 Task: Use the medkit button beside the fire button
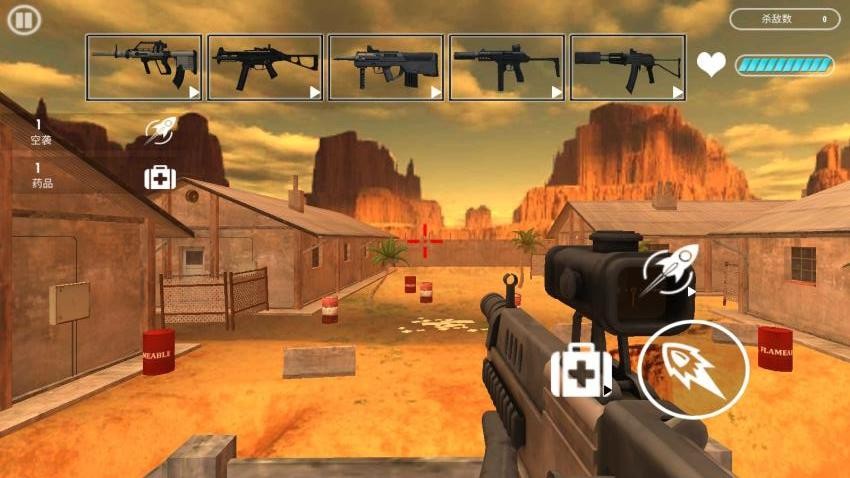pyautogui.click(x=580, y=371)
